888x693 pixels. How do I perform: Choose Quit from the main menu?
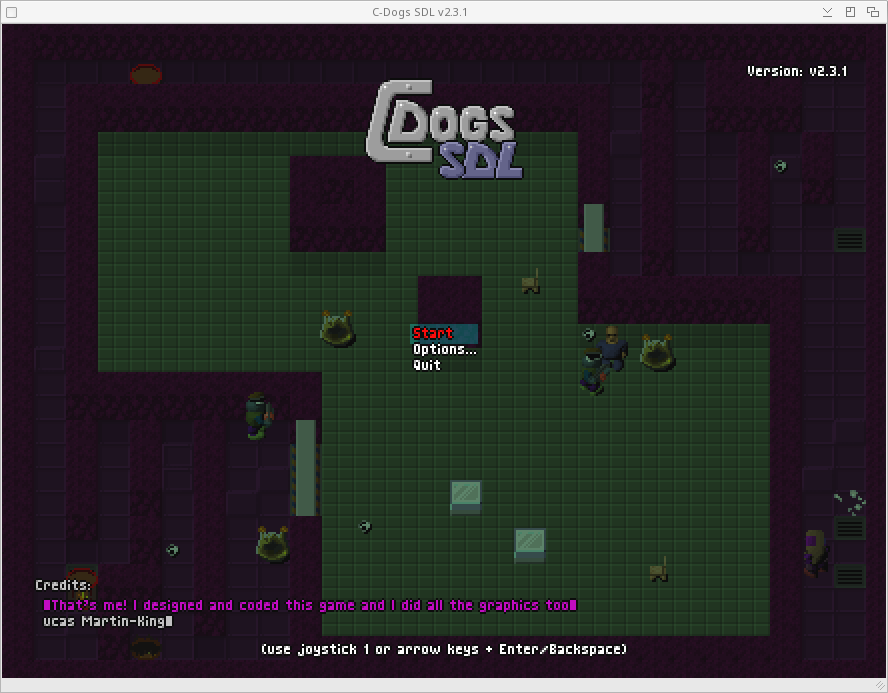[427, 365]
